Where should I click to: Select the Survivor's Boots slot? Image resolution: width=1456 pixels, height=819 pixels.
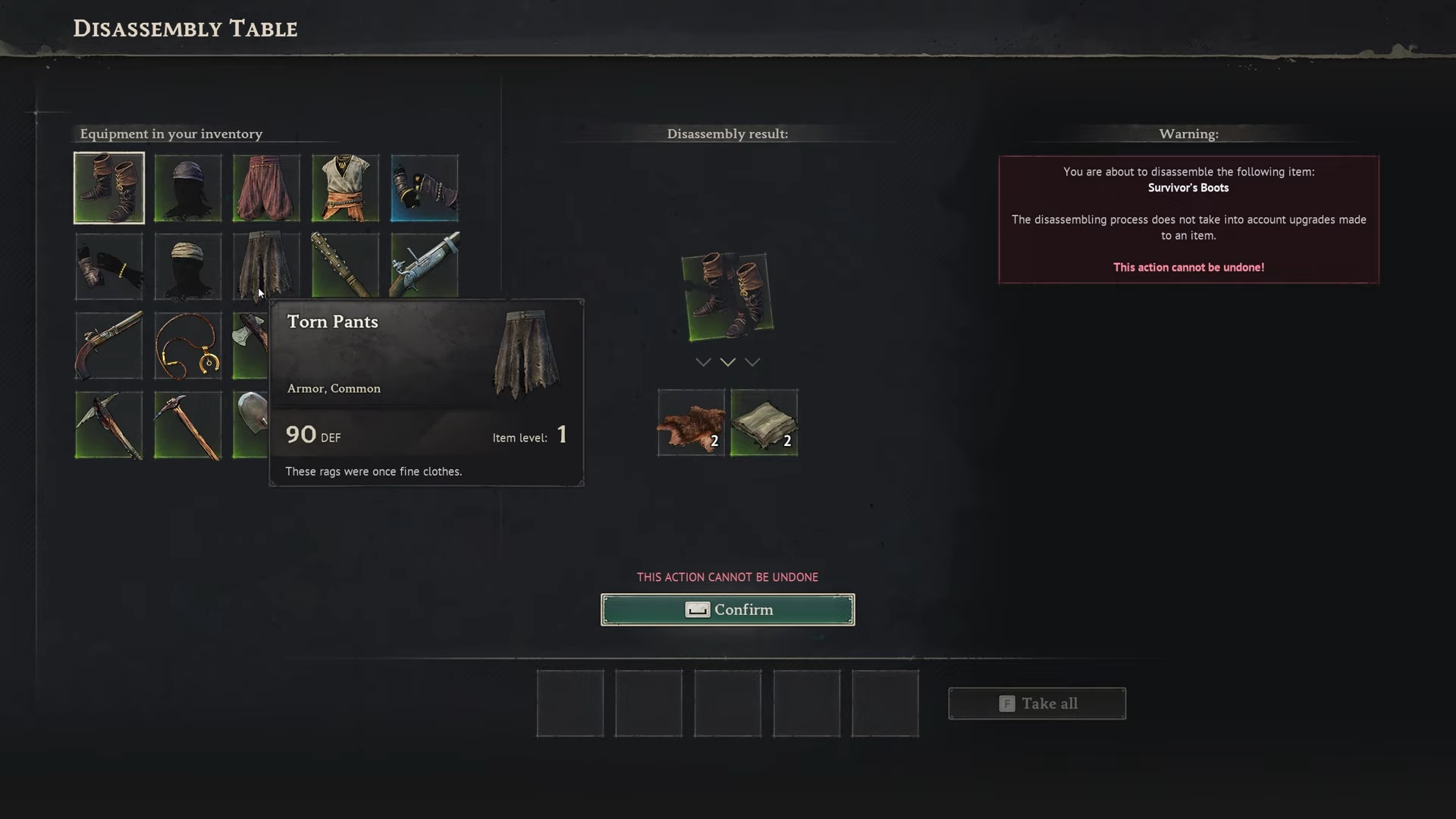[x=109, y=188]
